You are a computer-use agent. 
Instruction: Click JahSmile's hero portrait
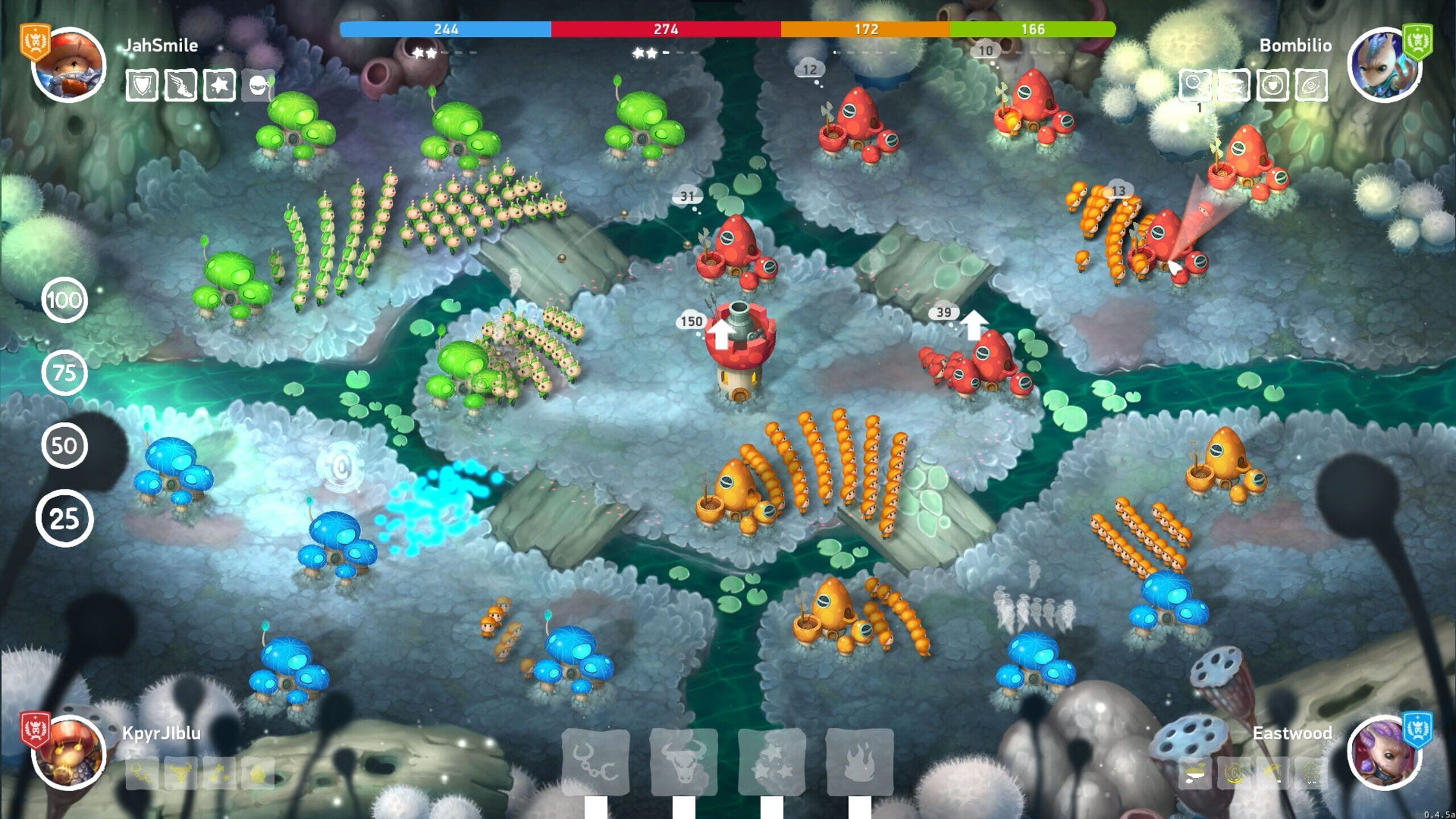[69, 64]
